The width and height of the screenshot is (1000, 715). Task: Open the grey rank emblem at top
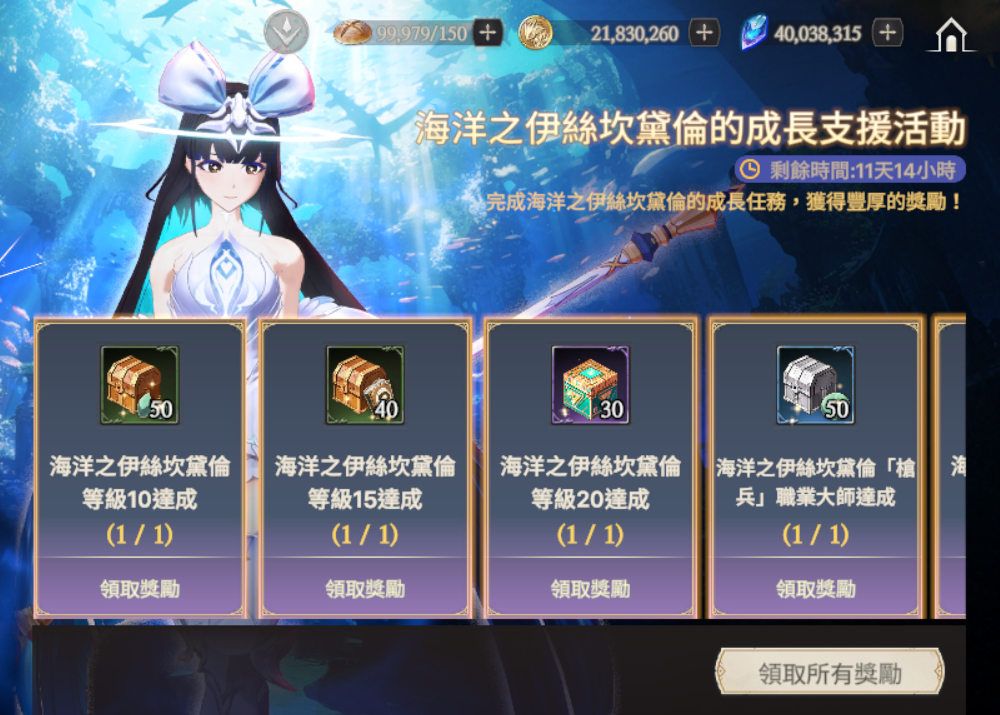point(287,32)
